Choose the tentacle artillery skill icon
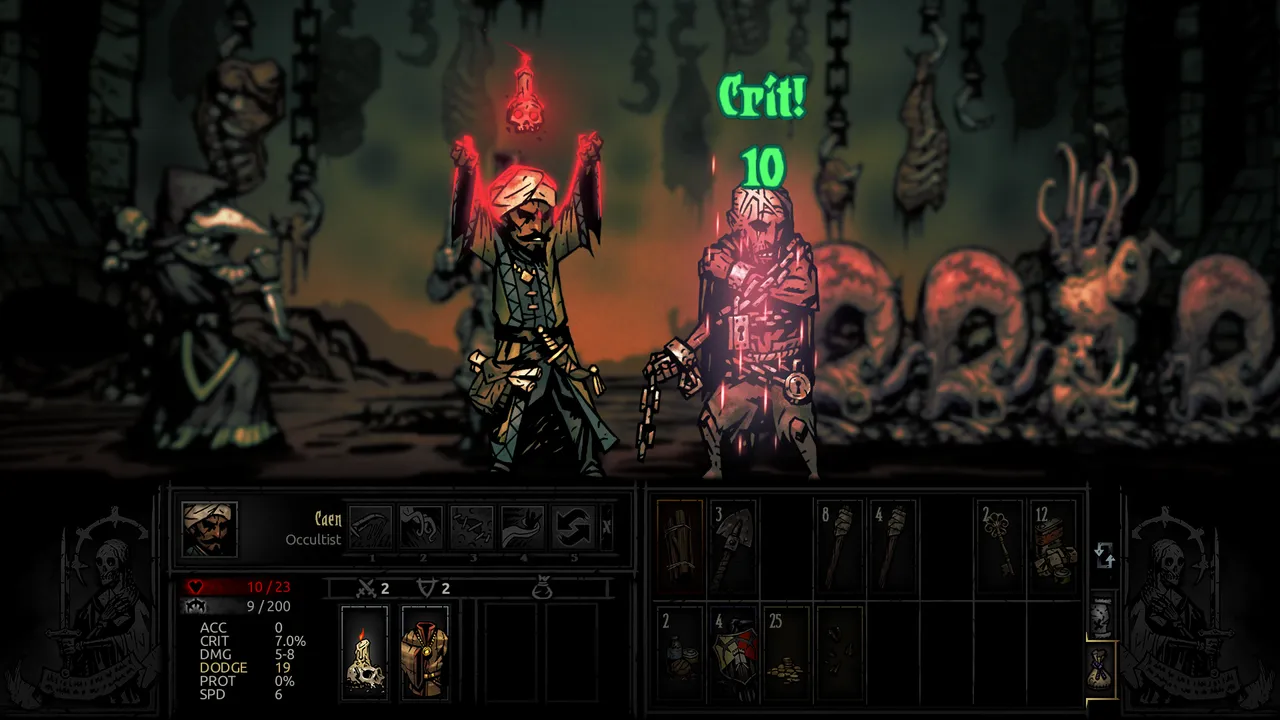Viewport: 1280px width, 720px height. tap(421, 527)
